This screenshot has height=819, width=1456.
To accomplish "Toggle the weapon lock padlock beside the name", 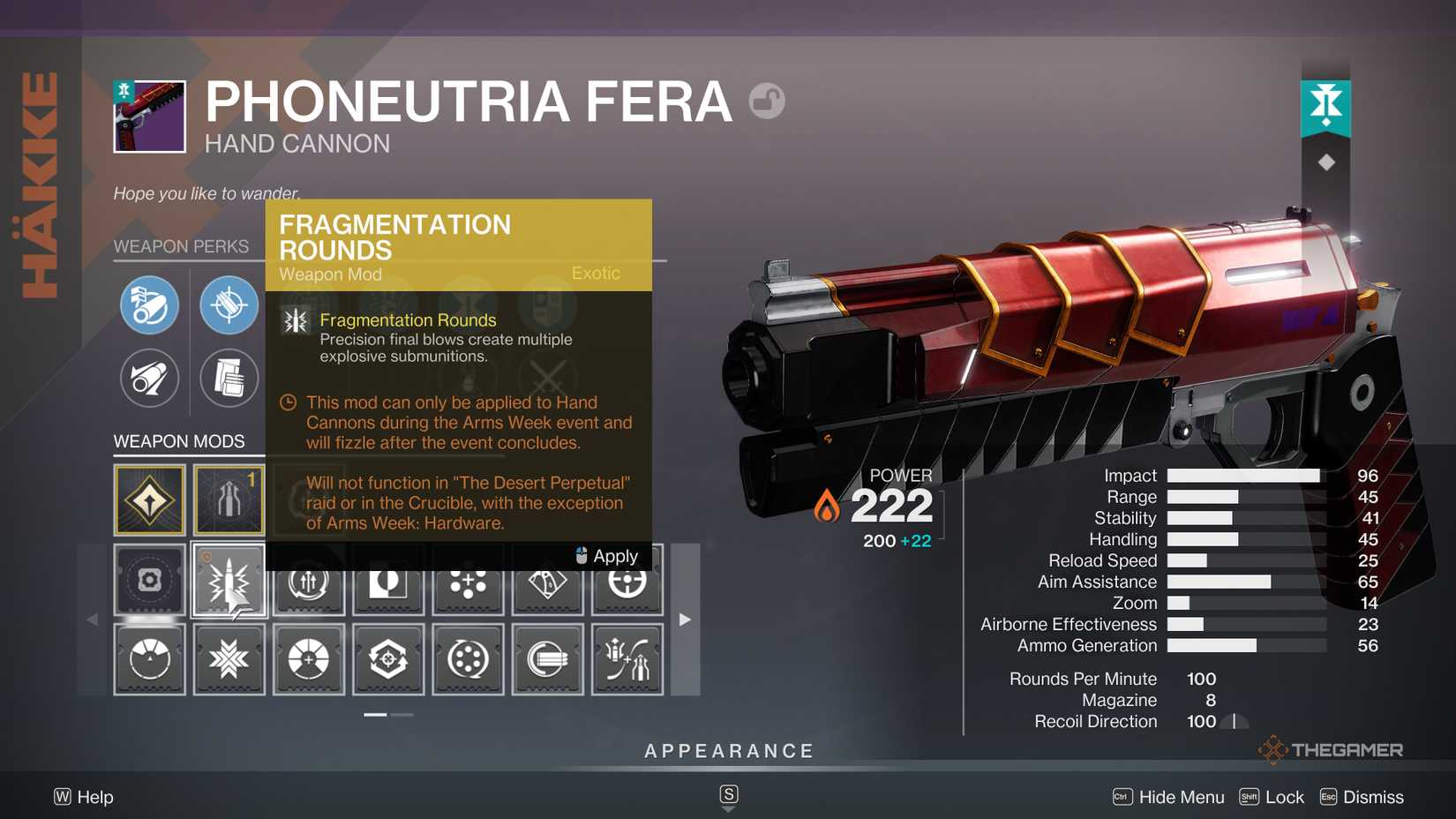I will pyautogui.click(x=767, y=101).
